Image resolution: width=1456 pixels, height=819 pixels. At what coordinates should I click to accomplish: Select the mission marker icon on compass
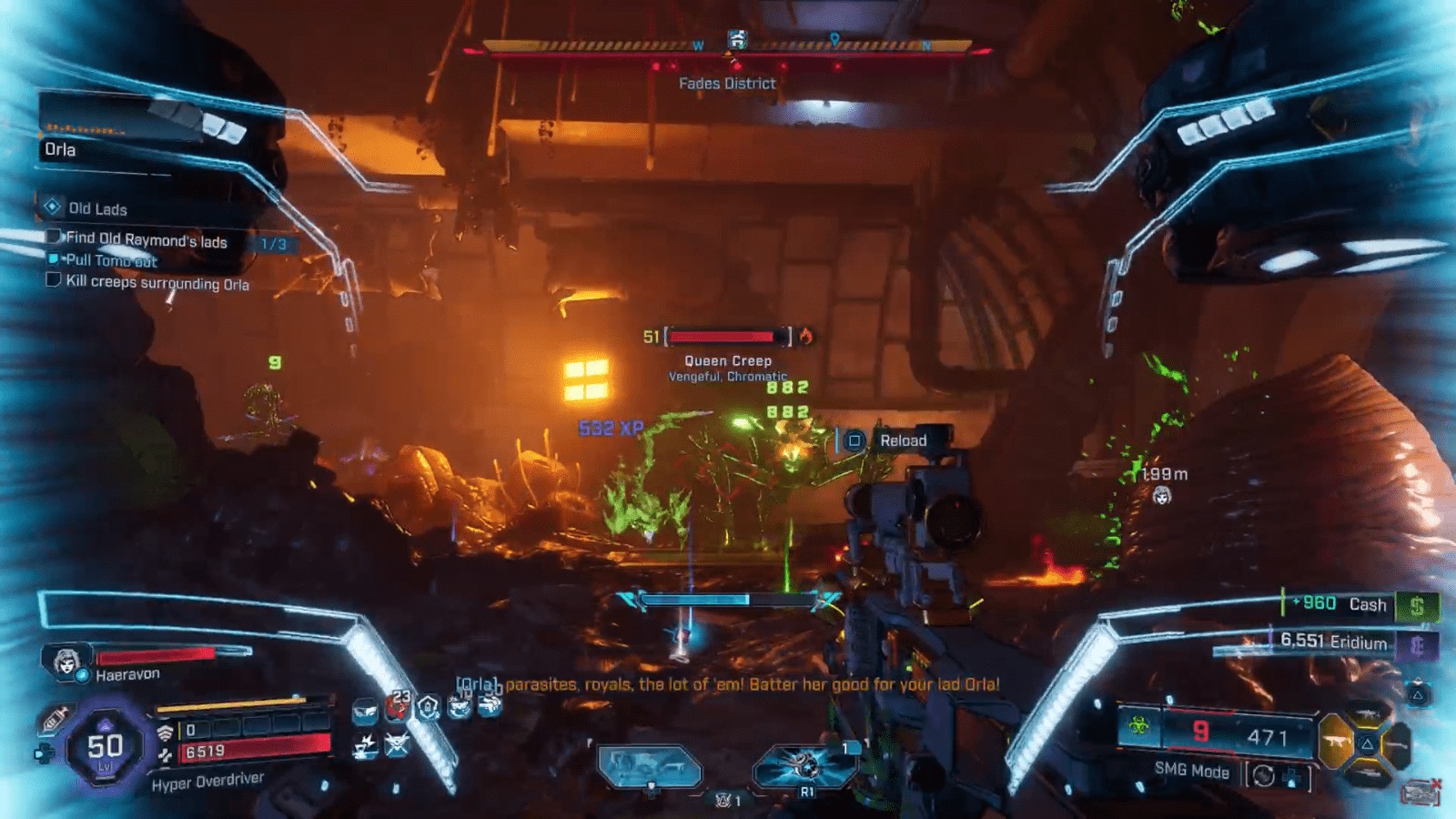pyautogui.click(x=737, y=39)
